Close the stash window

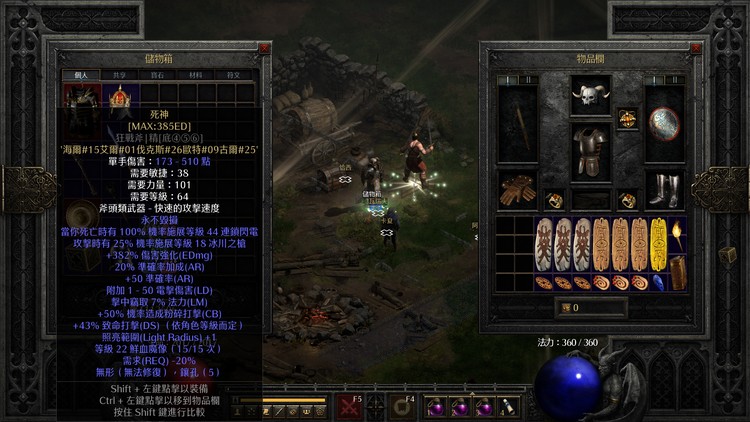[x=264, y=47]
